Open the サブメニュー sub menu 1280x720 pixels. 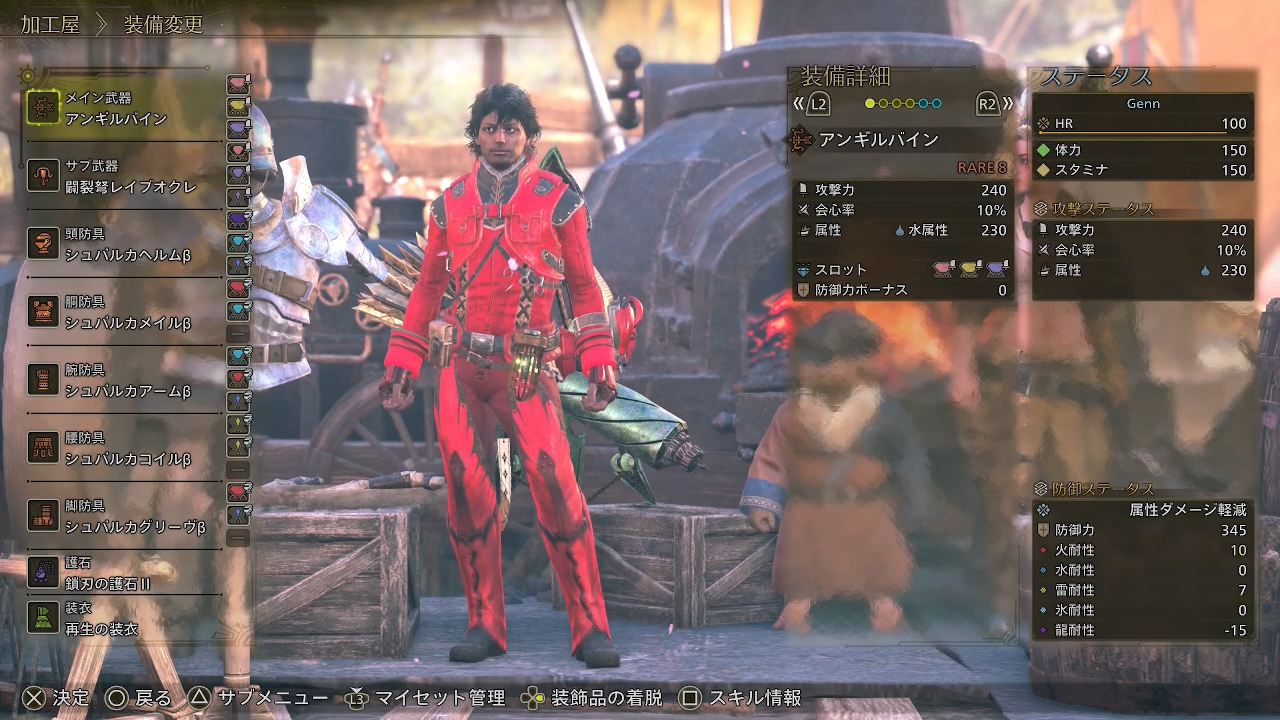pyautogui.click(x=259, y=698)
